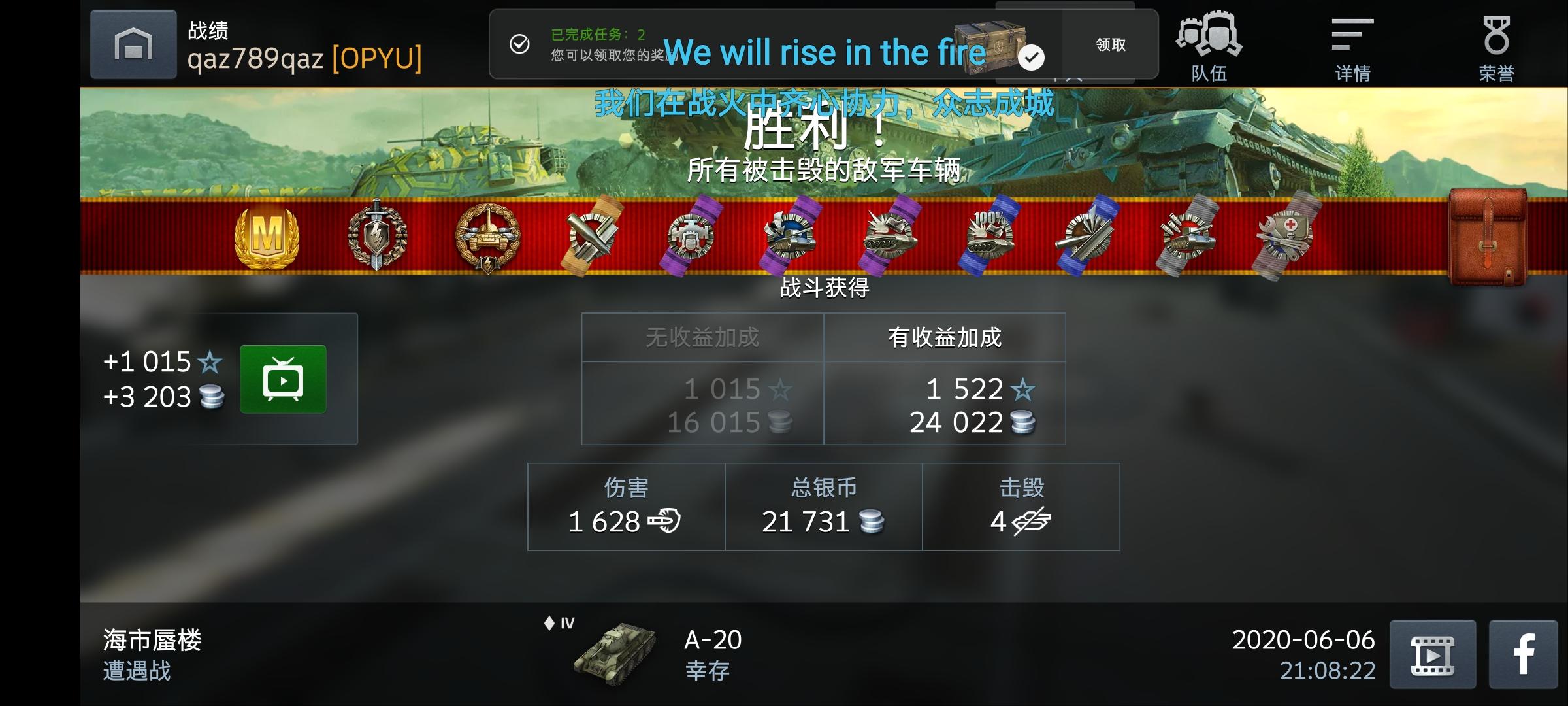Viewport: 1568px width, 706px height.
Task: Switch to the 有收益加成 tab
Action: [x=945, y=337]
